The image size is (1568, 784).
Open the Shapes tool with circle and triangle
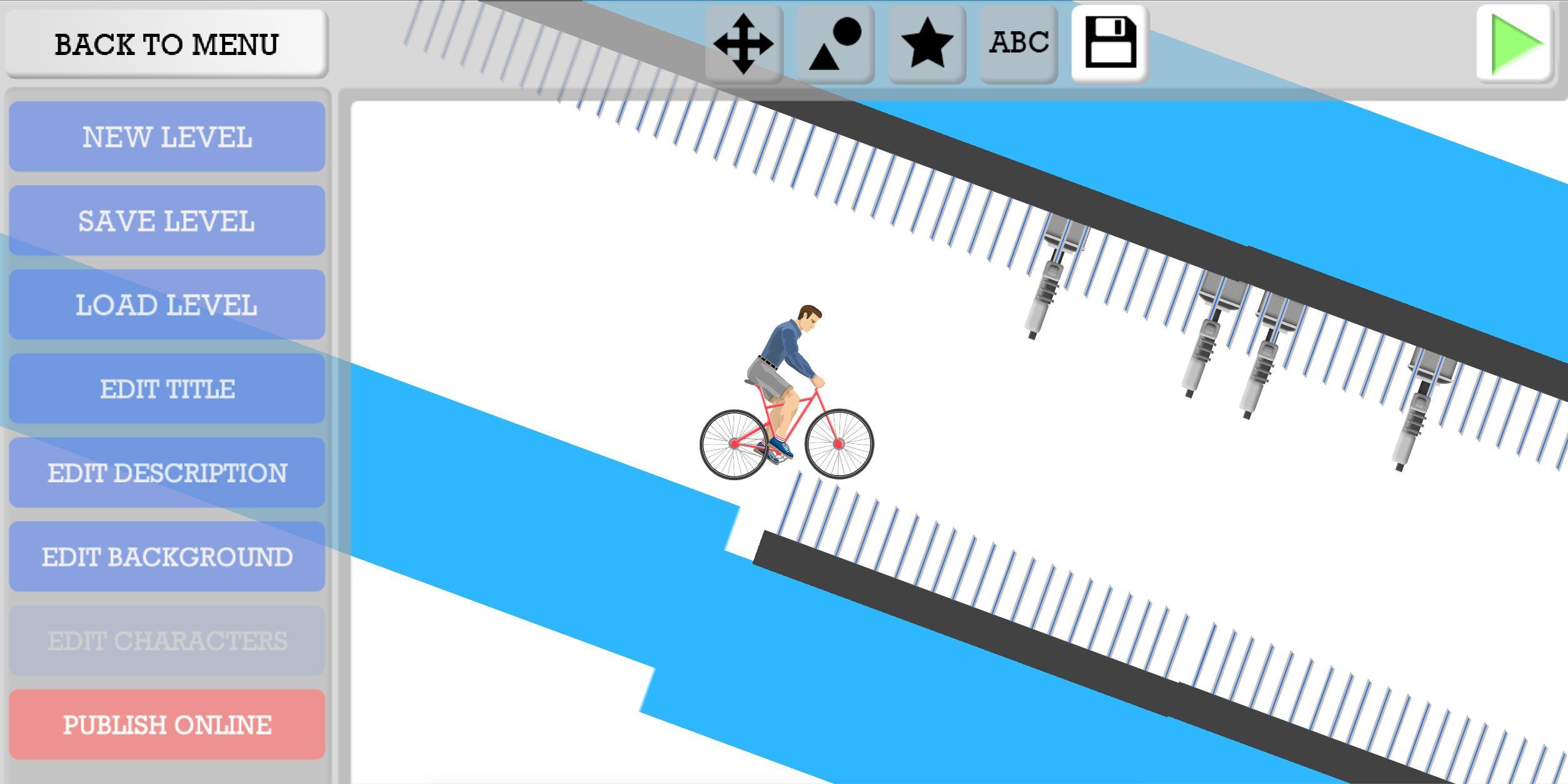833,44
